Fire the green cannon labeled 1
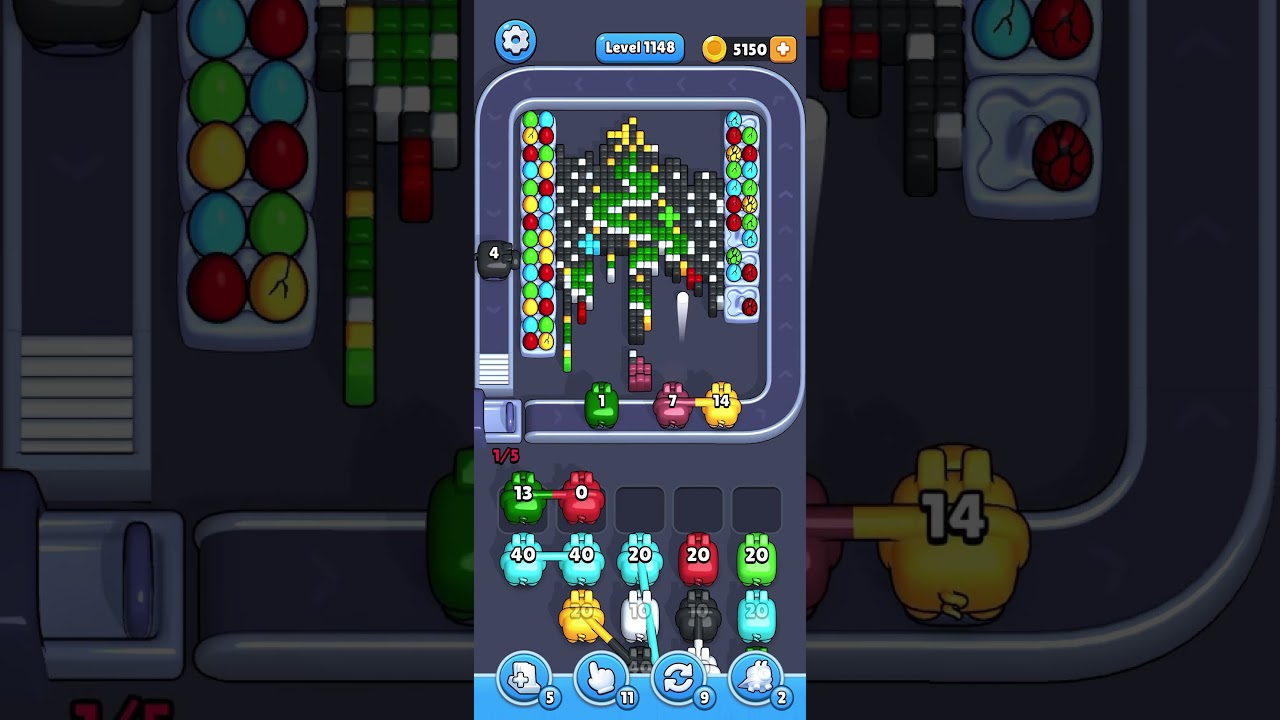1280x720 pixels. coord(601,402)
